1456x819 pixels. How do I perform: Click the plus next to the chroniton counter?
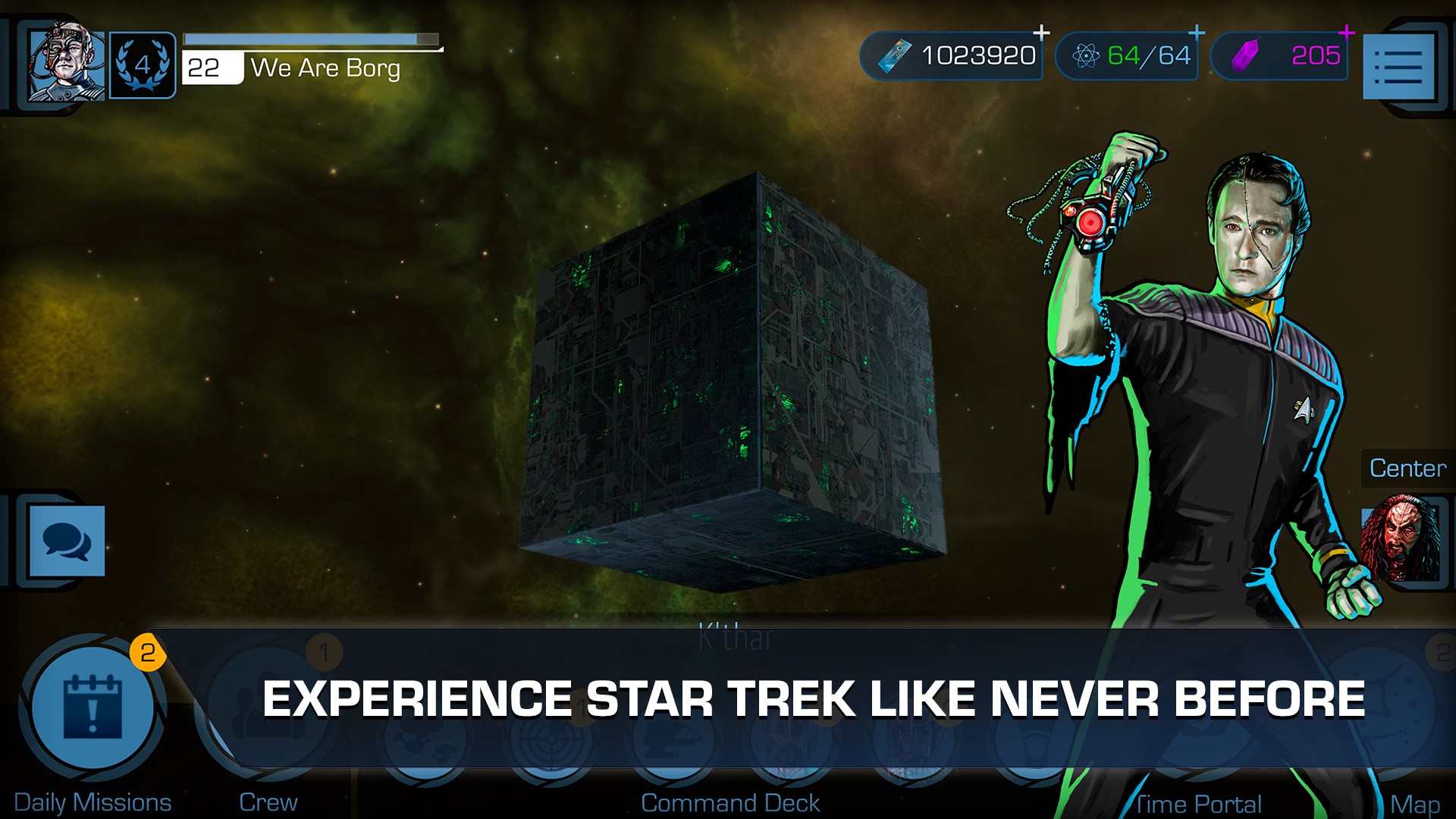[1197, 32]
